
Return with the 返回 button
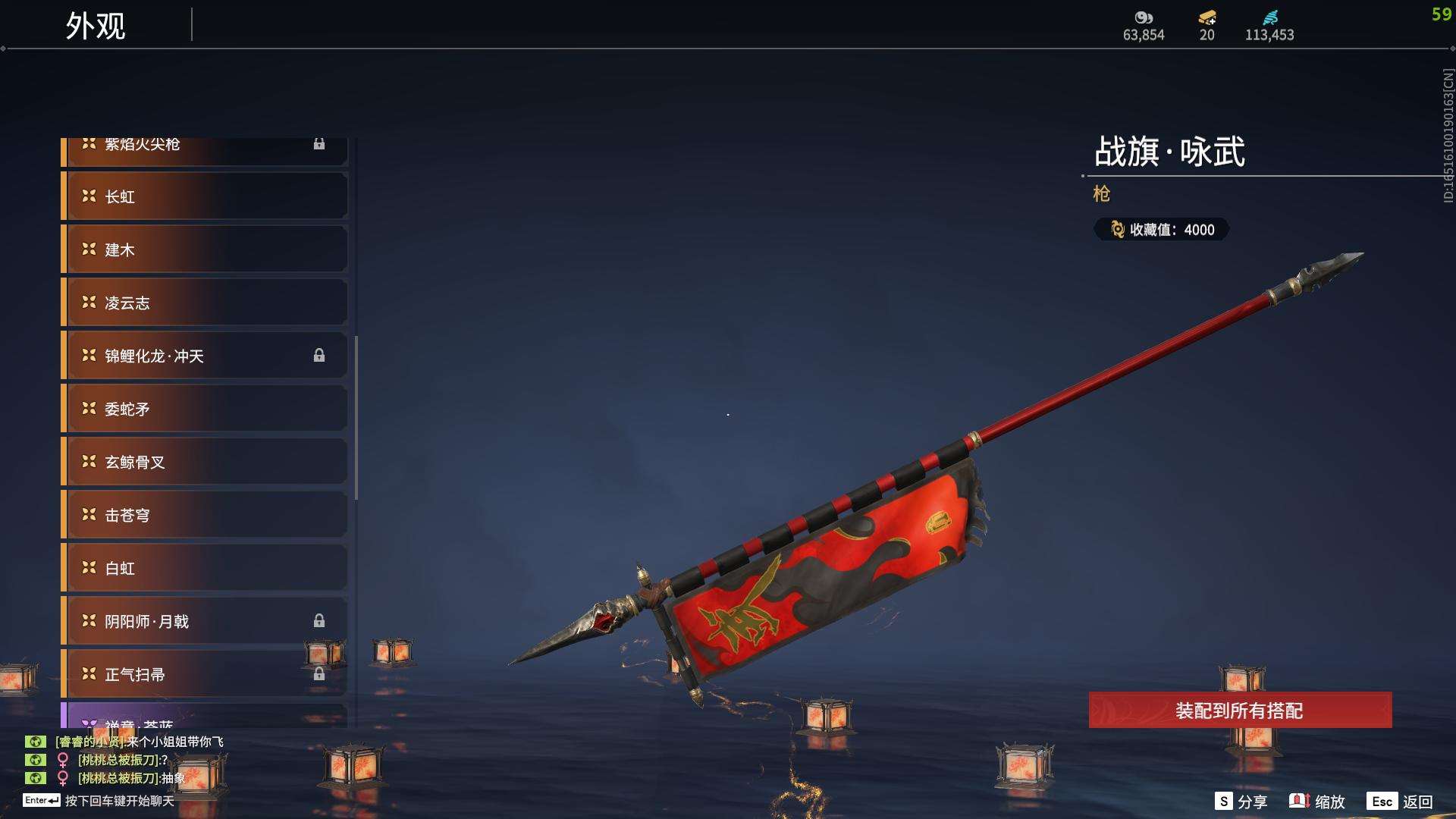tap(1400, 802)
